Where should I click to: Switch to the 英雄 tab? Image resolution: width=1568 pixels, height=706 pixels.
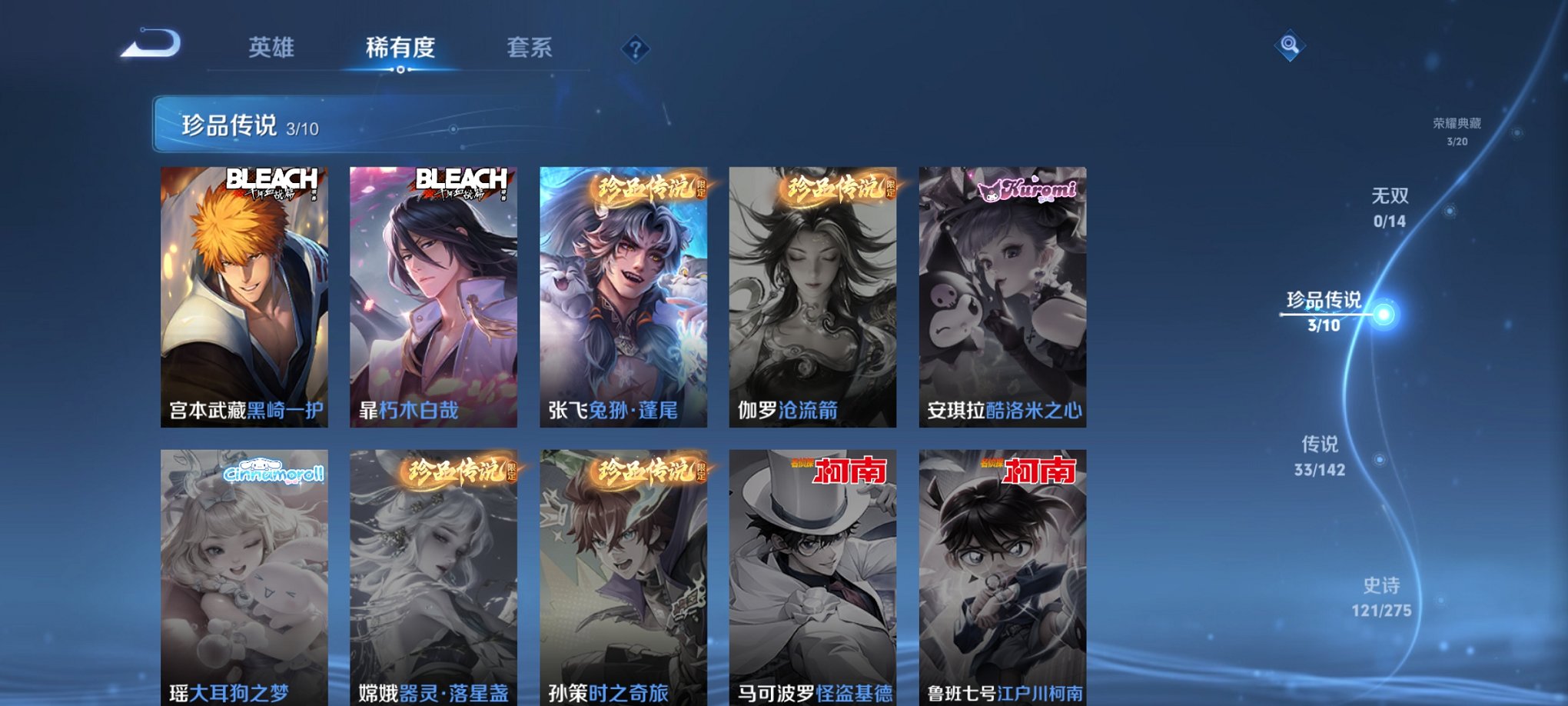(x=273, y=46)
